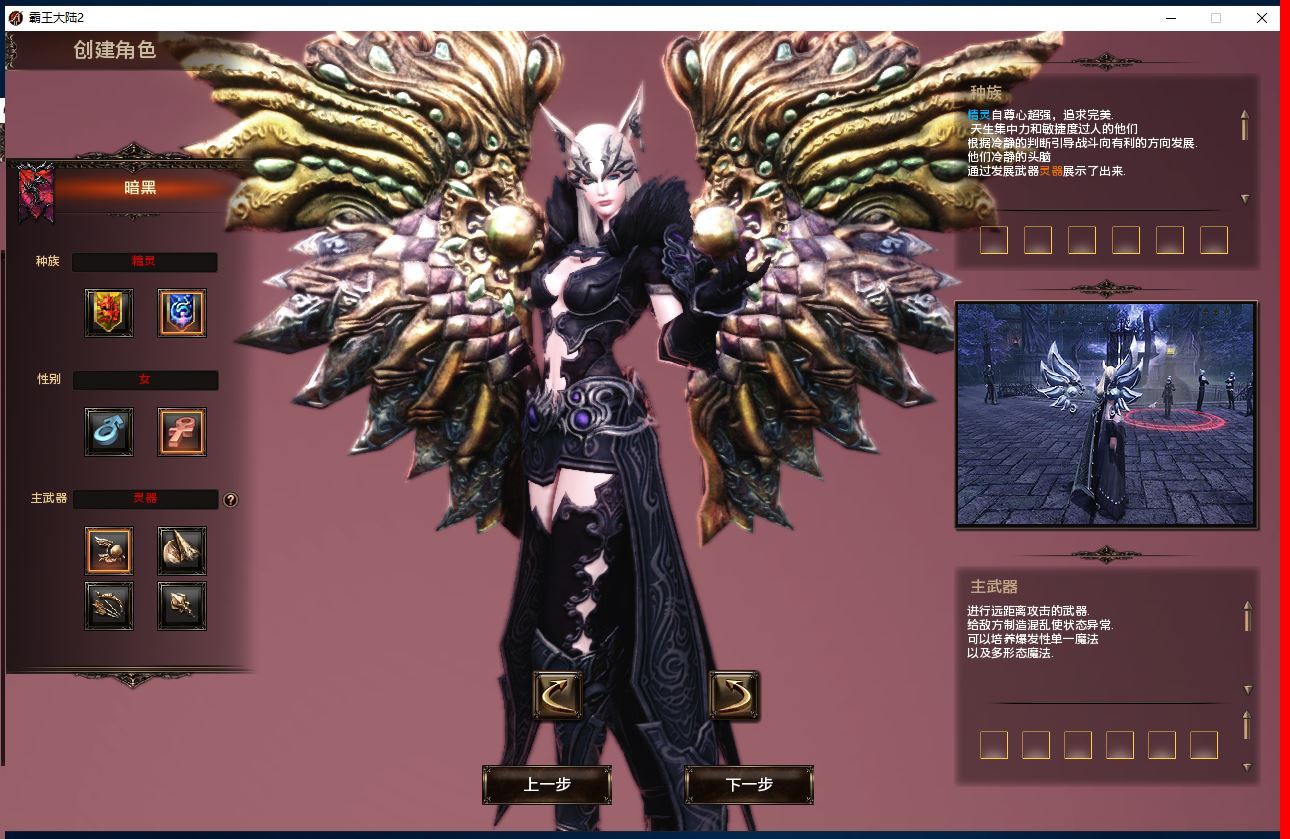Pick the male gender icon
1290x839 pixels.
point(109,432)
